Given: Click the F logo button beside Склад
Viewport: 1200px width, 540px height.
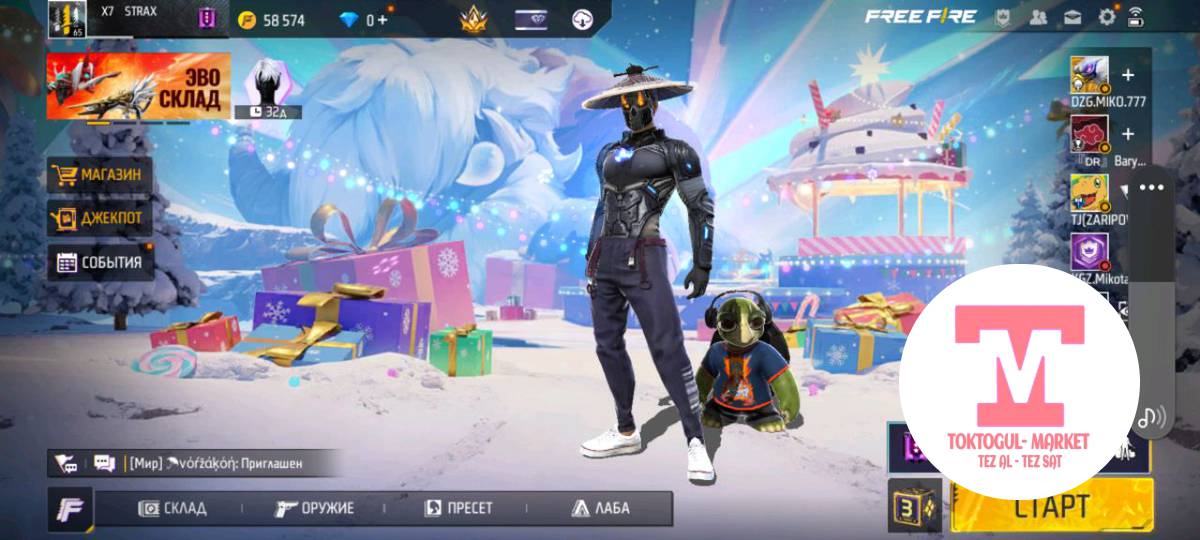Looking at the screenshot, I should (70, 508).
